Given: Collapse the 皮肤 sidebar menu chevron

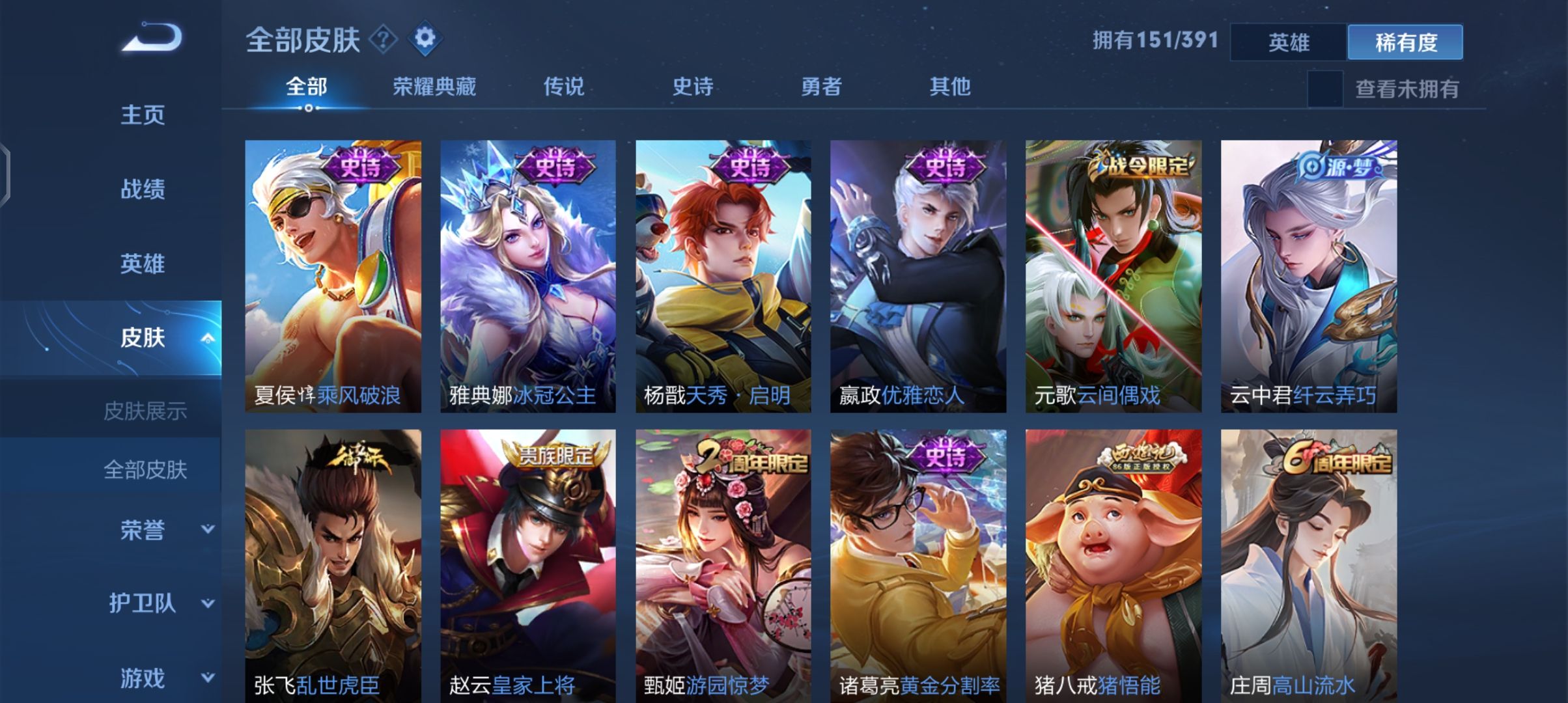Looking at the screenshot, I should coord(208,338).
